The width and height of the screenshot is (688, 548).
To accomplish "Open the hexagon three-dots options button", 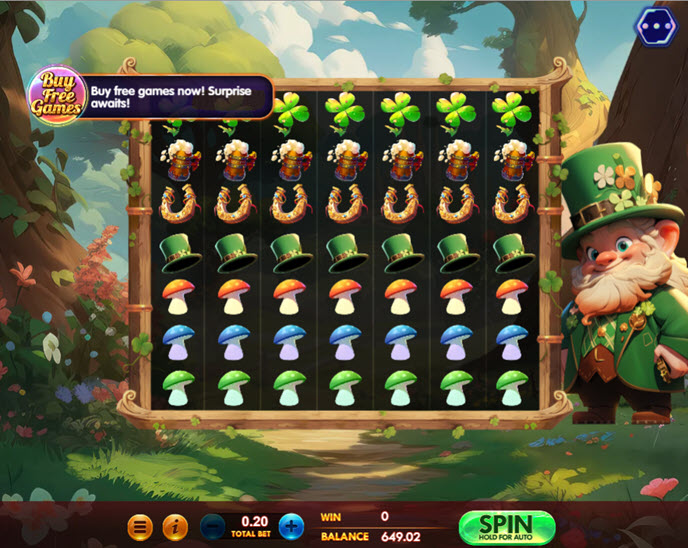I will (656, 27).
